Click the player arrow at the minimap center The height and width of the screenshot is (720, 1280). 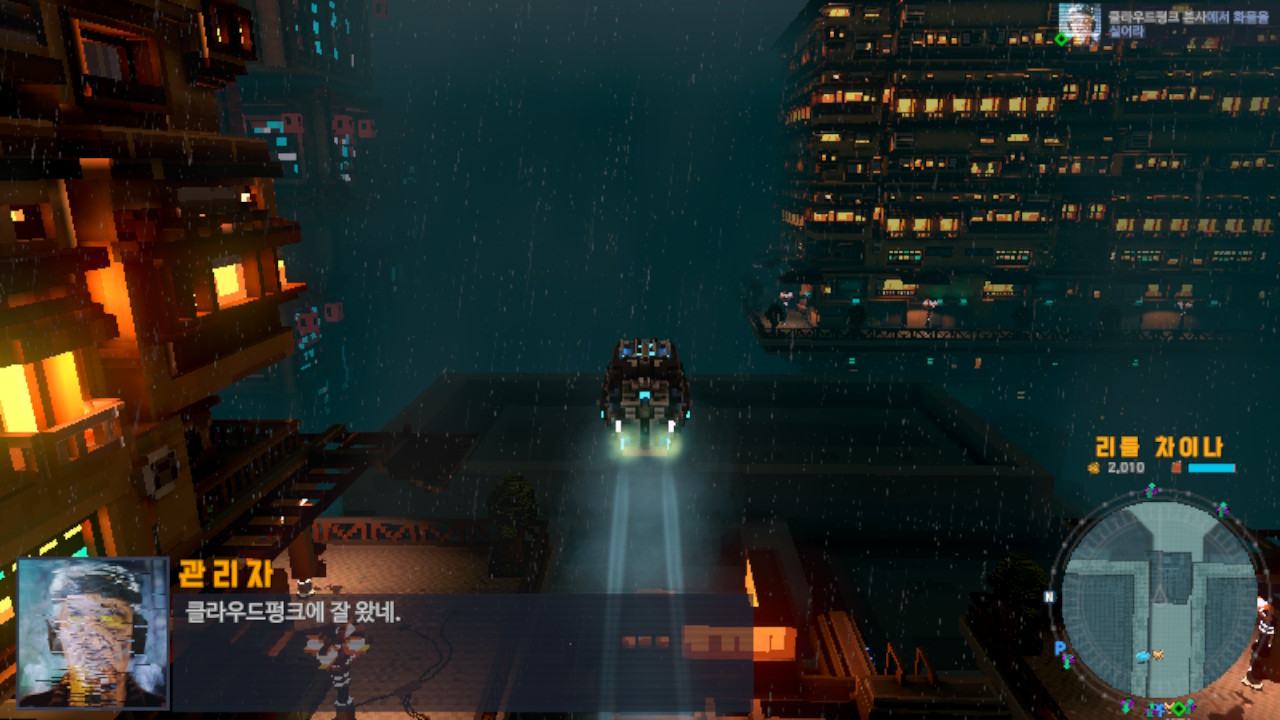1161,595
